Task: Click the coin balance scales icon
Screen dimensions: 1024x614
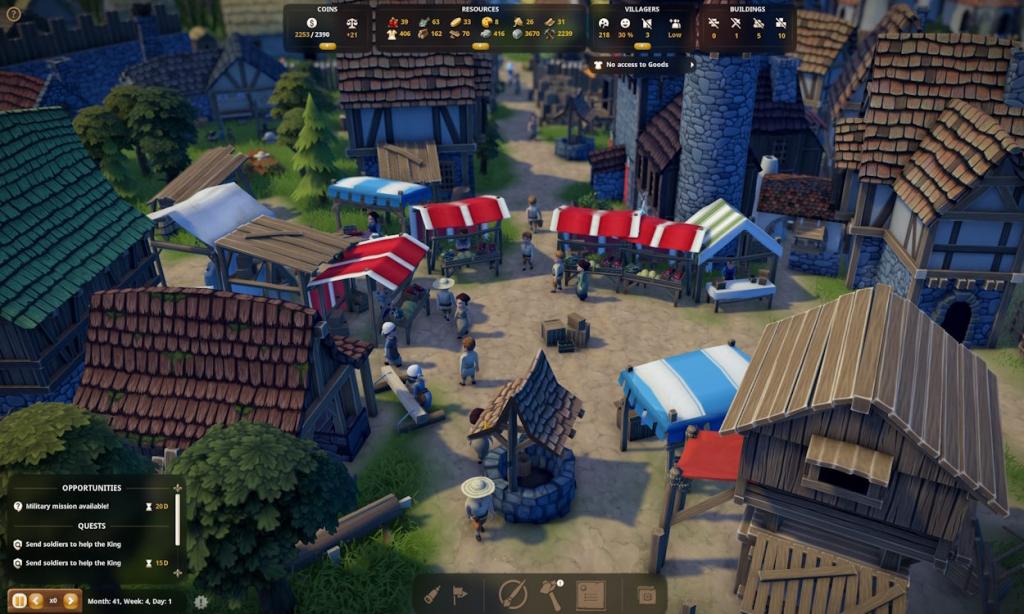Action: [352, 22]
